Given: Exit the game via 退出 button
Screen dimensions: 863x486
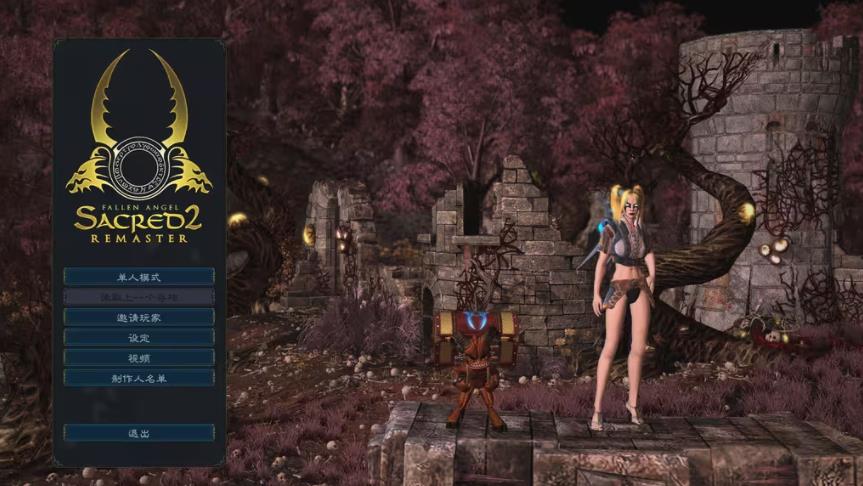Looking at the screenshot, I should coord(139,433).
